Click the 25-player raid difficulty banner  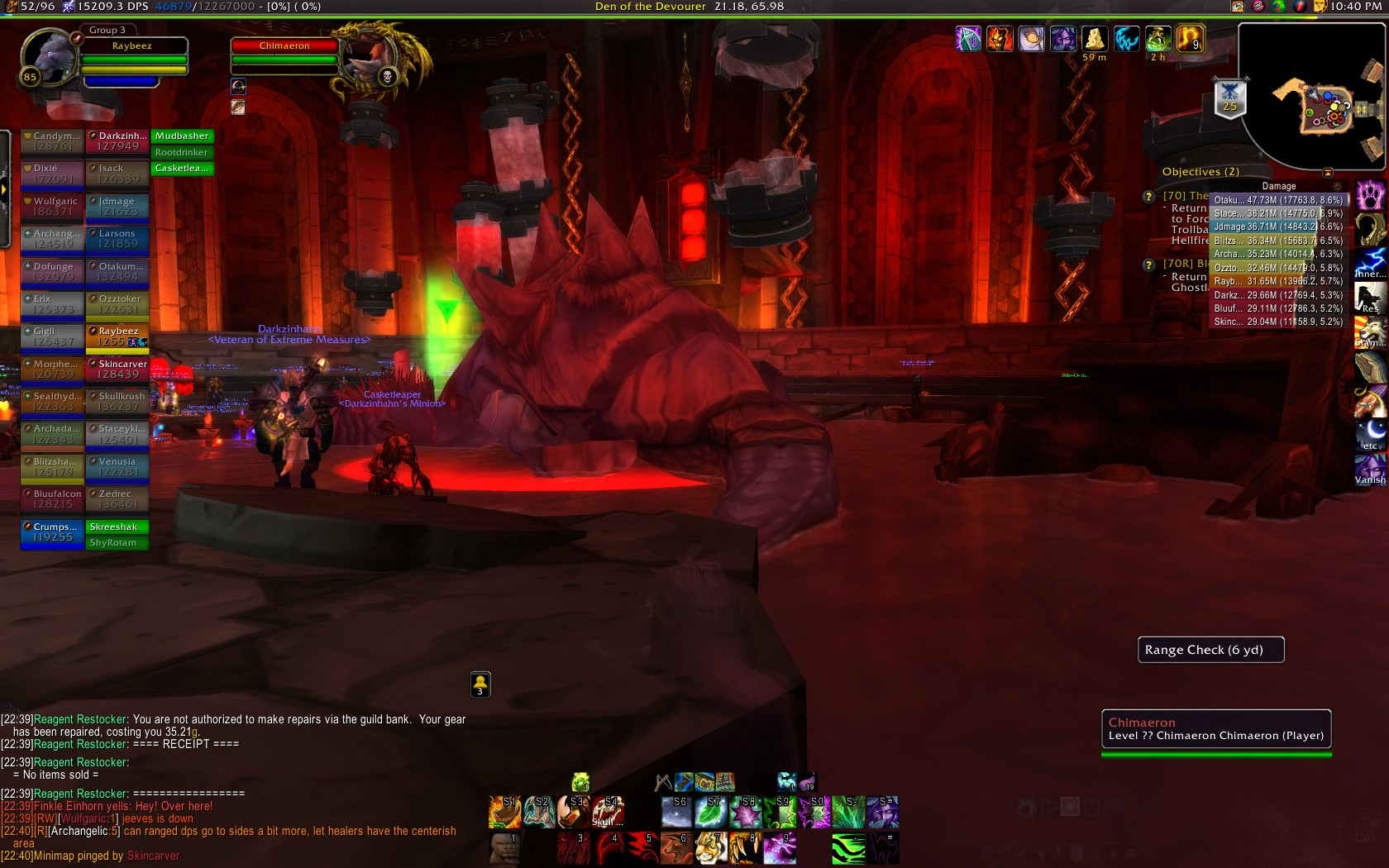coord(1229,98)
